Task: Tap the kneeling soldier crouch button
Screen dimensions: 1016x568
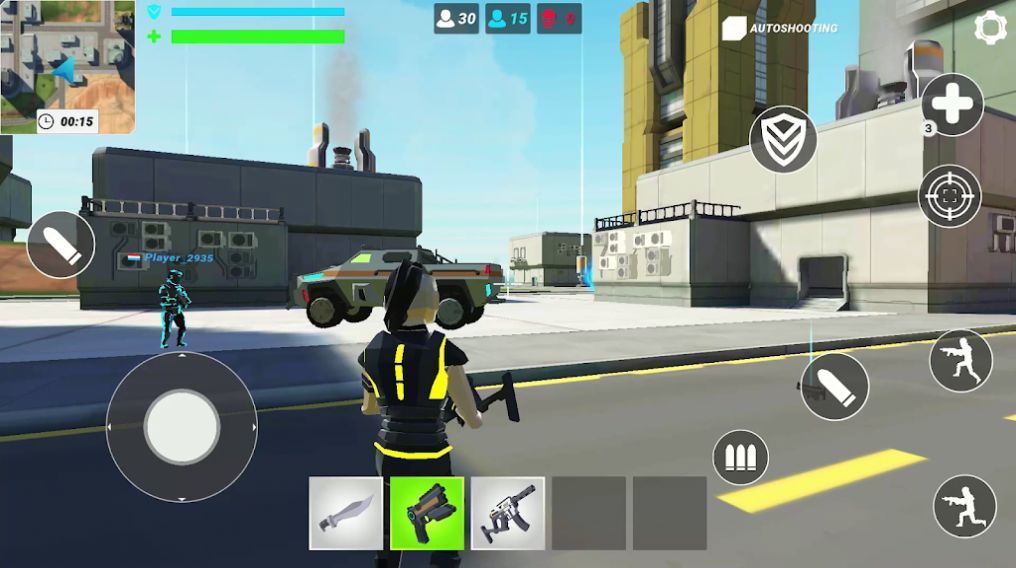Action: (964, 506)
